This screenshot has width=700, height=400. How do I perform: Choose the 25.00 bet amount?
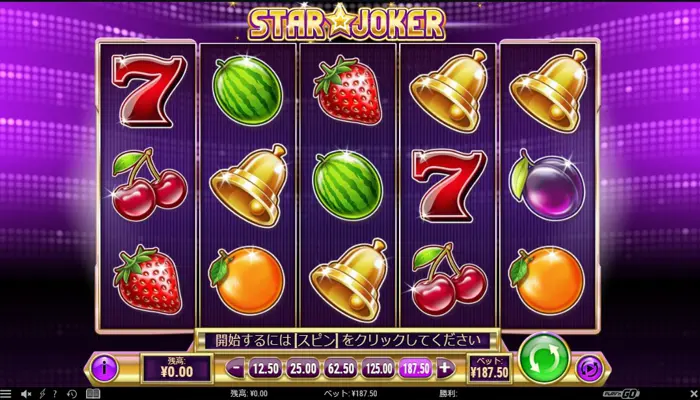click(x=303, y=368)
